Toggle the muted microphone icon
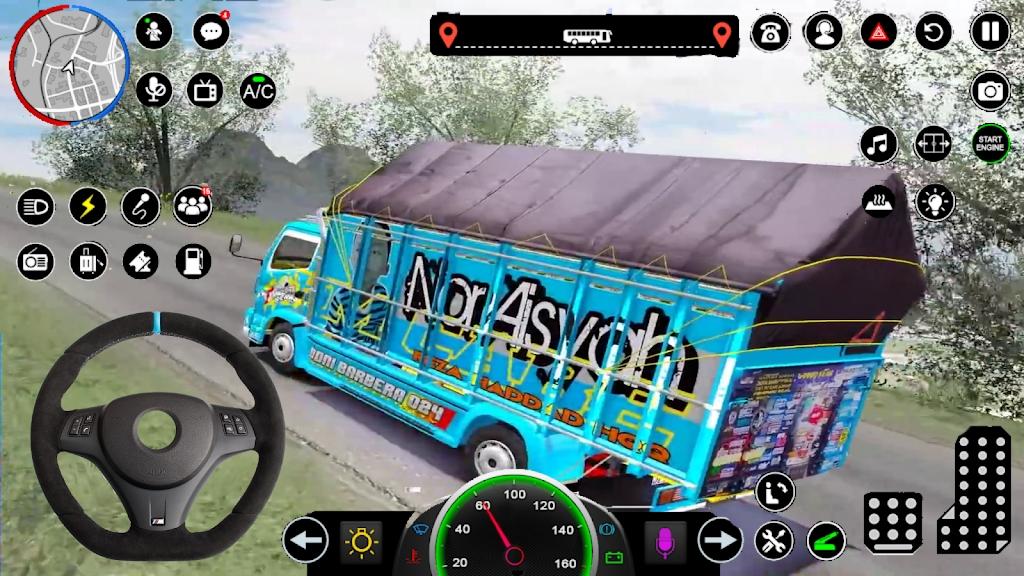1024x576 pixels. coord(153,91)
